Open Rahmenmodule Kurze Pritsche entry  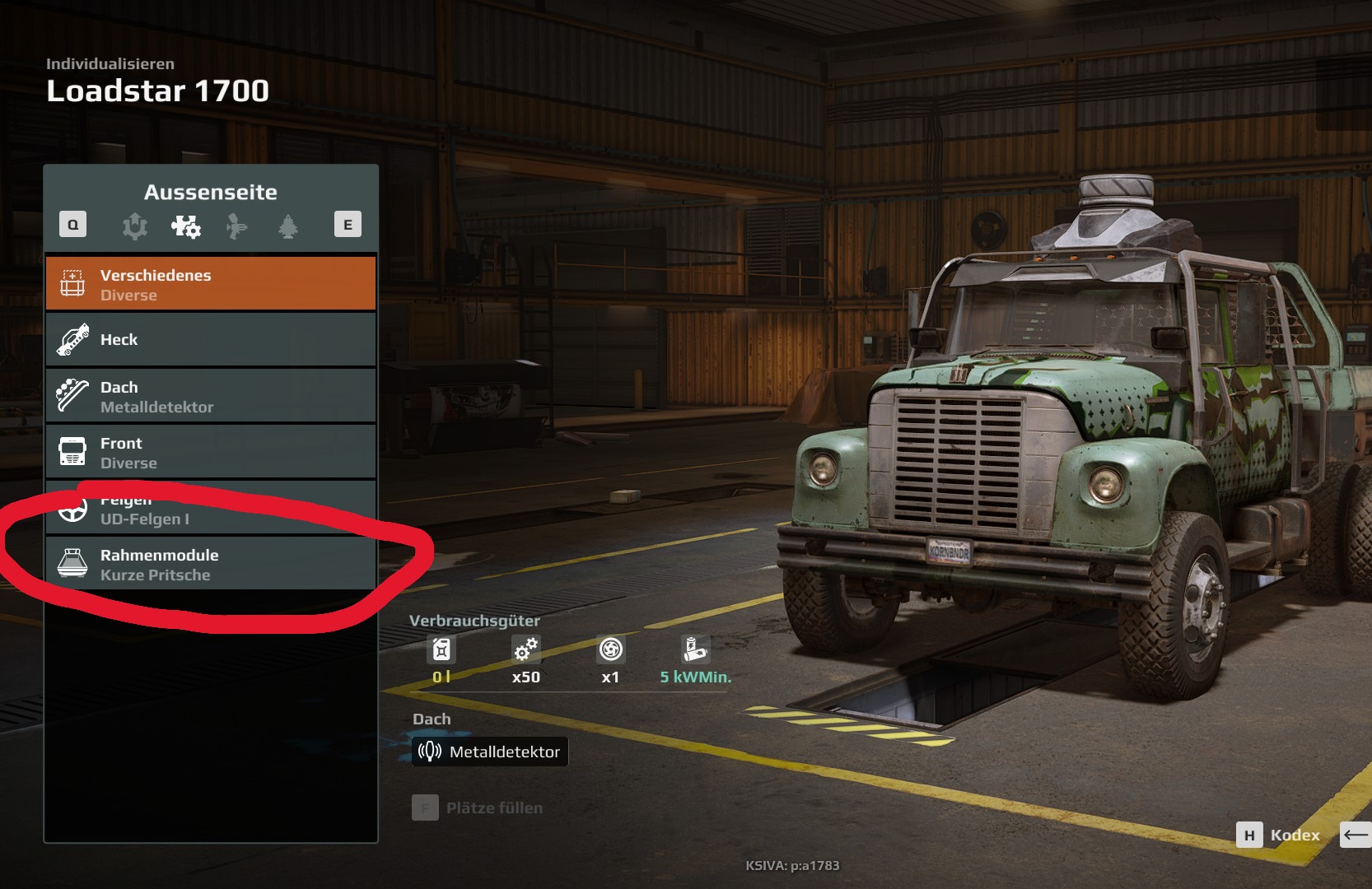211,564
